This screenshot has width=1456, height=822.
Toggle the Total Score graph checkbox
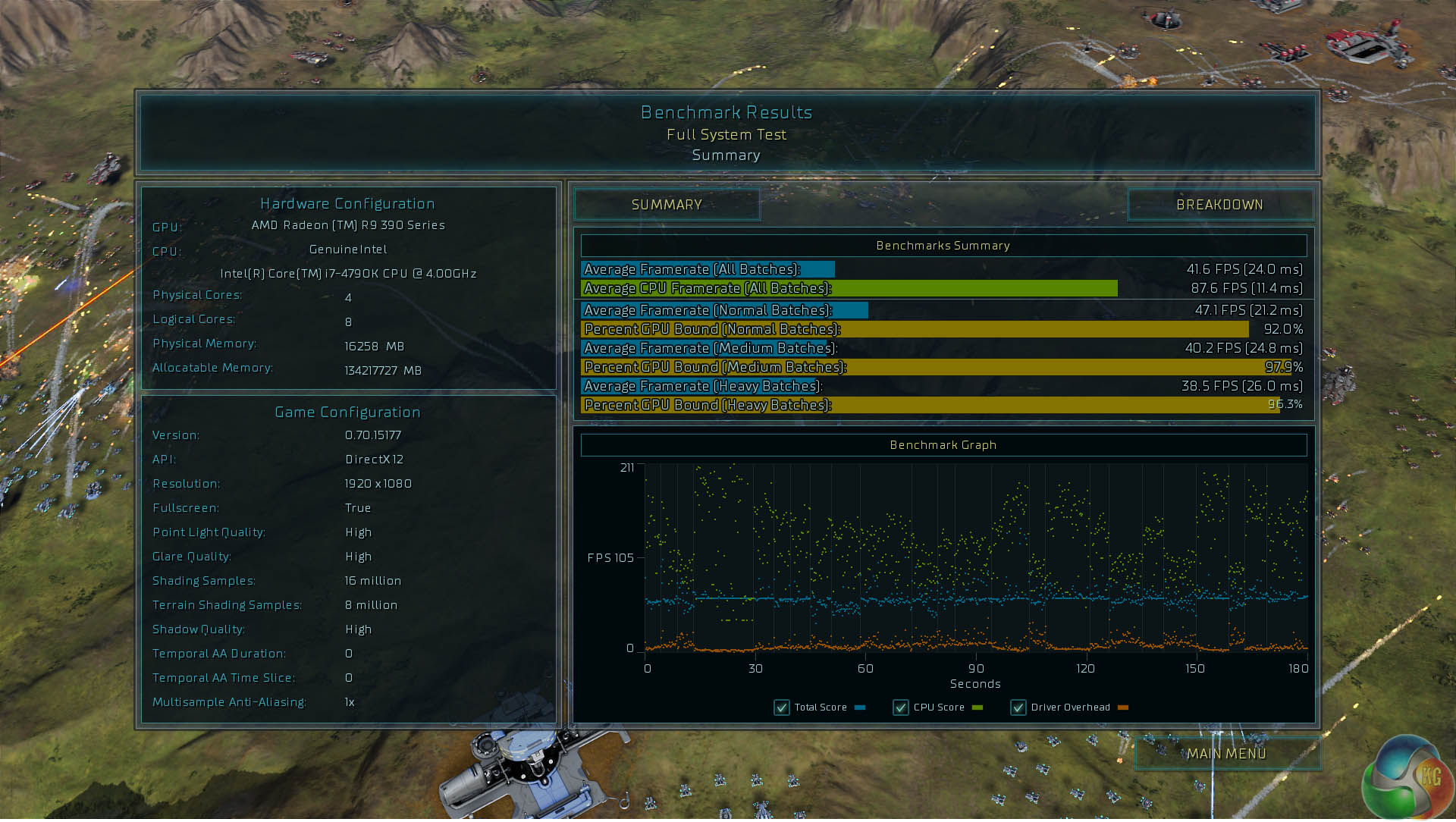[x=782, y=707]
